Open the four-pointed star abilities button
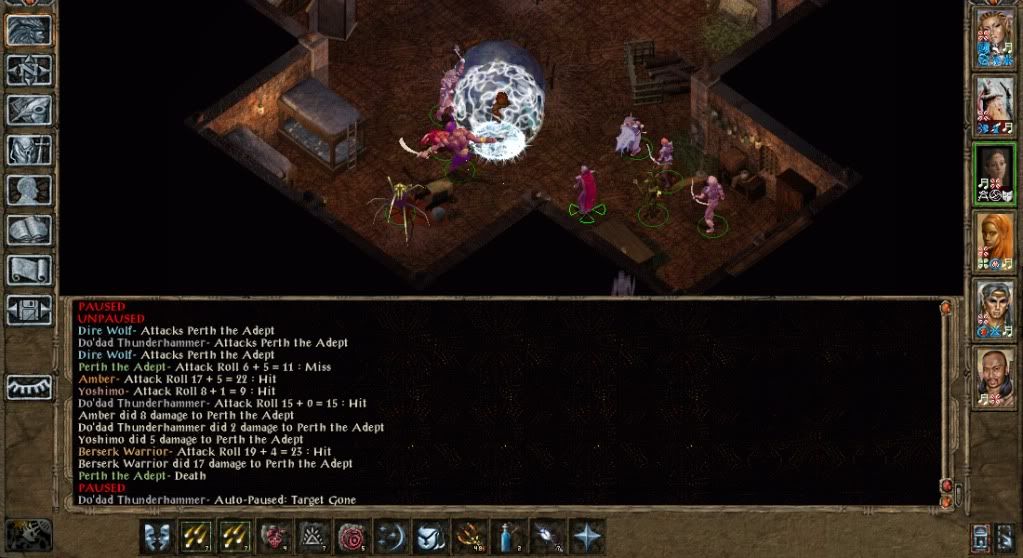The width and height of the screenshot is (1023, 558). [587, 537]
